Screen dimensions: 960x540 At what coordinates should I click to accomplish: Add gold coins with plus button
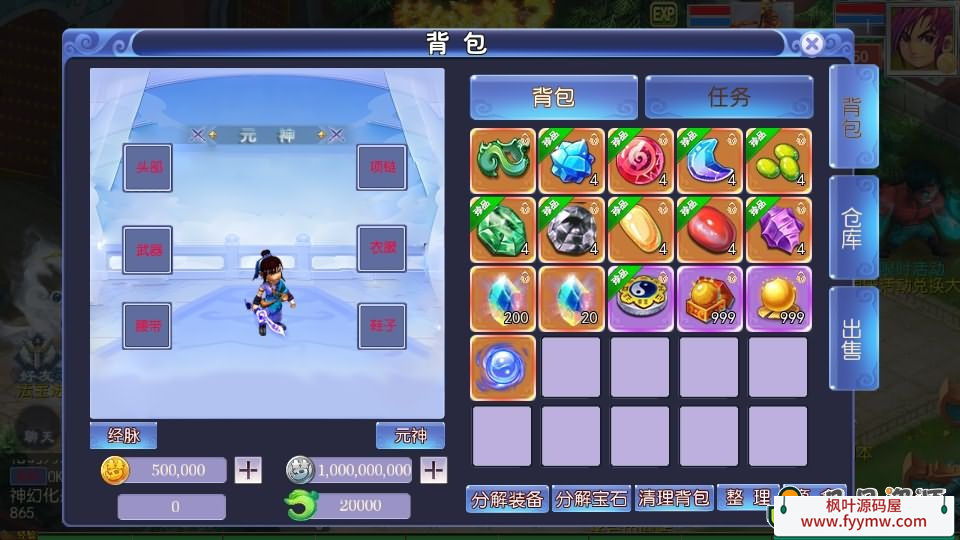[248, 470]
